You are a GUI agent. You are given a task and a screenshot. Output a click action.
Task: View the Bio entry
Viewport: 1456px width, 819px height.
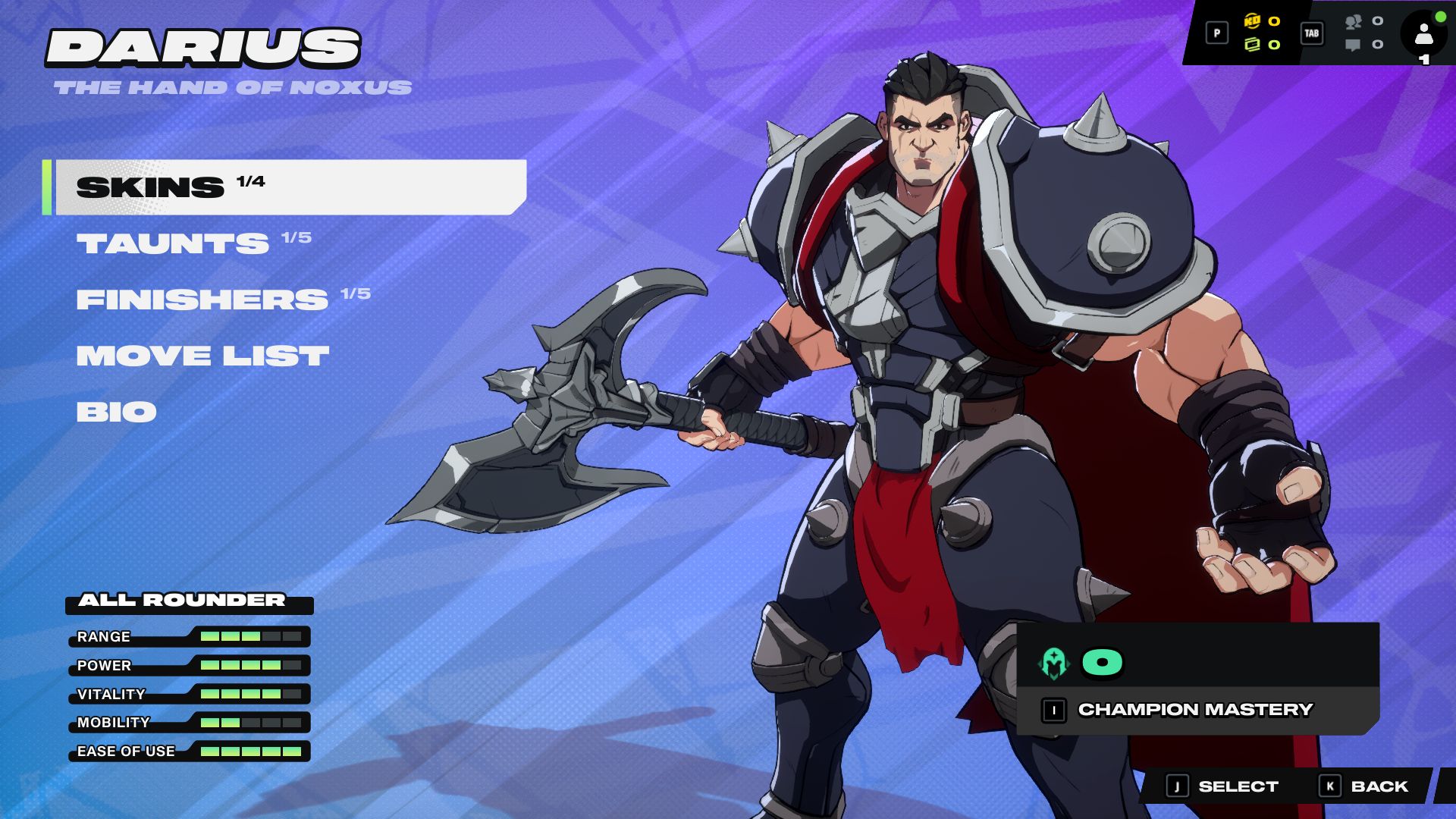[x=117, y=412]
